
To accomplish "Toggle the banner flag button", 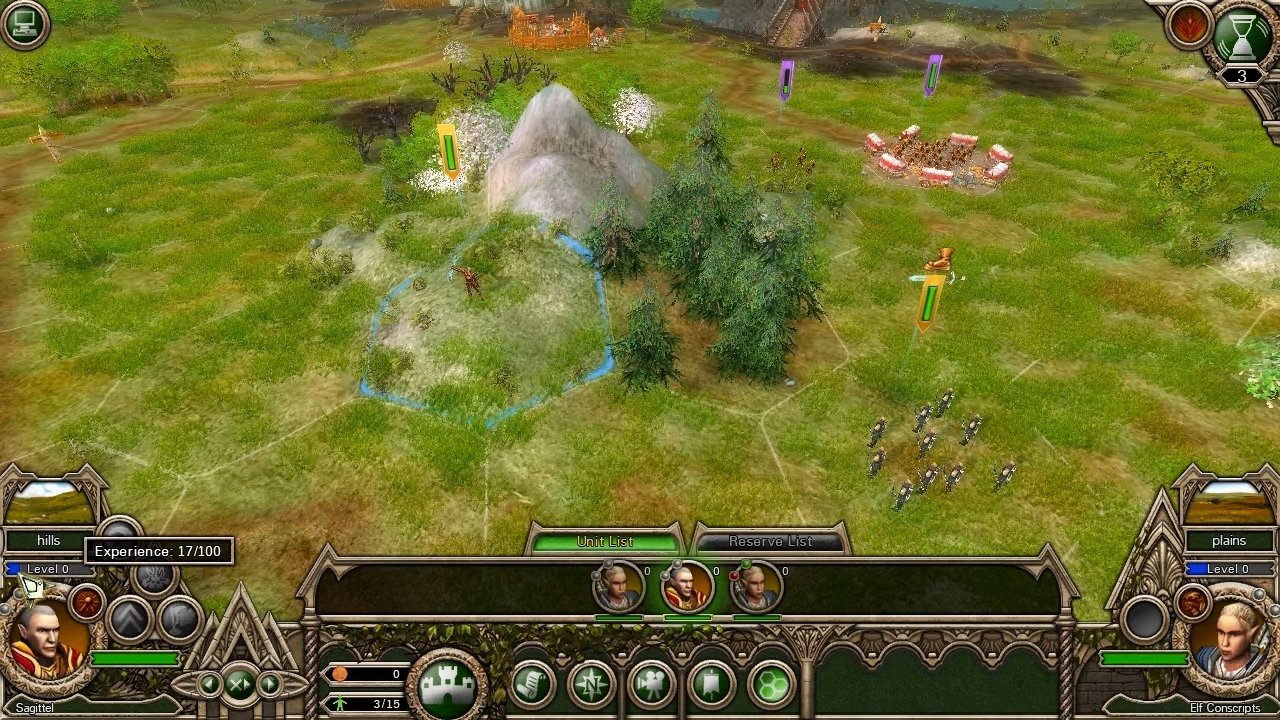I will pyautogui.click(x=711, y=686).
